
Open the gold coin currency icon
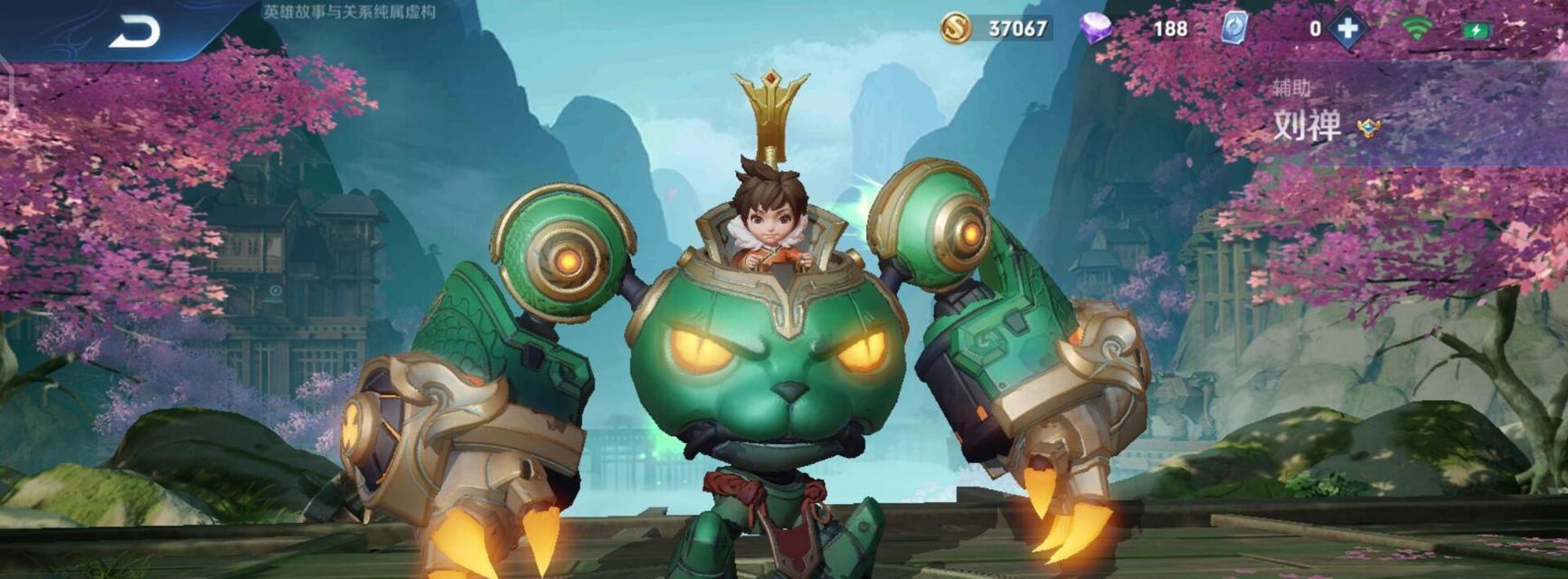955,28
